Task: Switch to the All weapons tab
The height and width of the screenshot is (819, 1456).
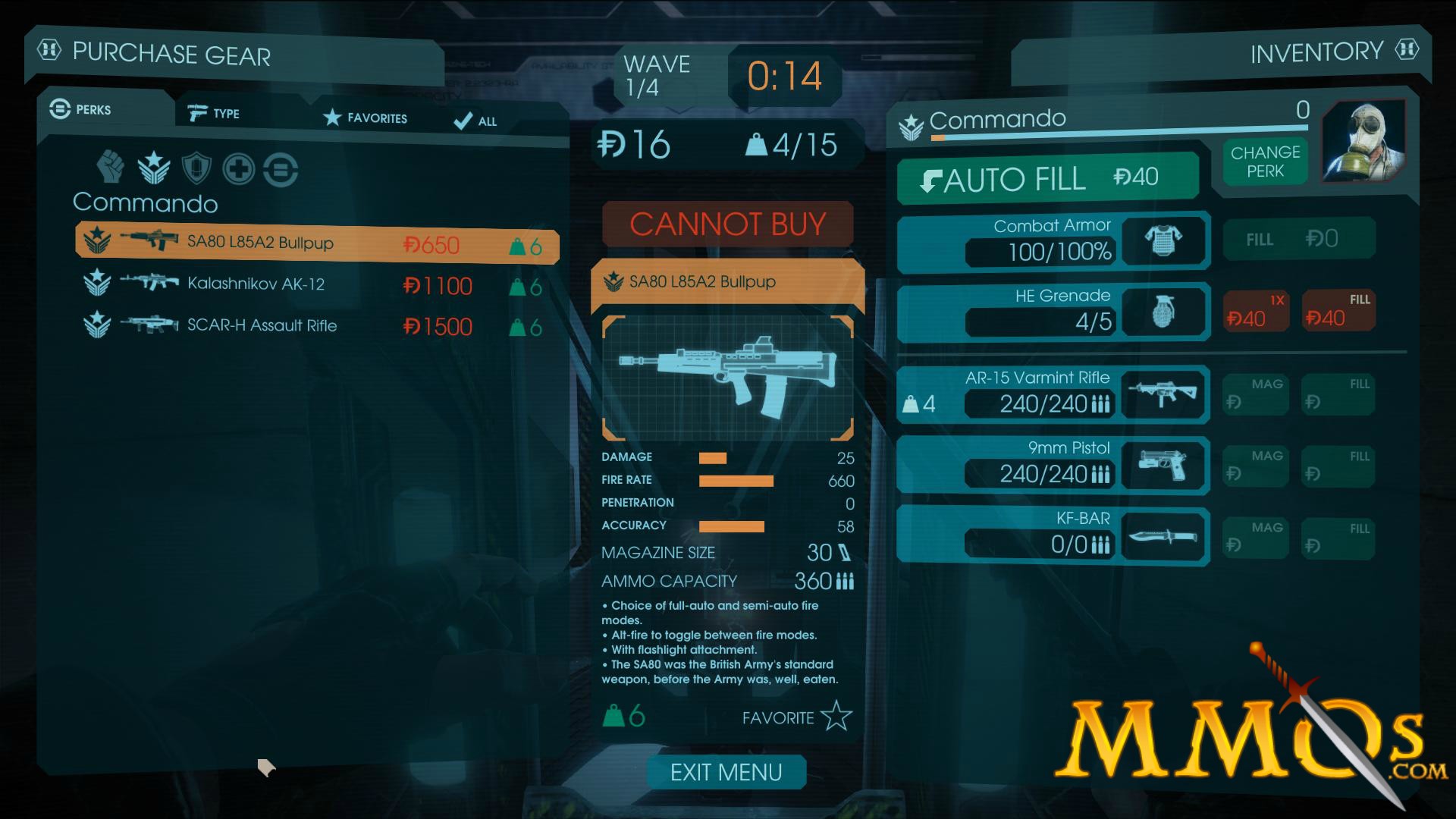Action: click(x=475, y=121)
